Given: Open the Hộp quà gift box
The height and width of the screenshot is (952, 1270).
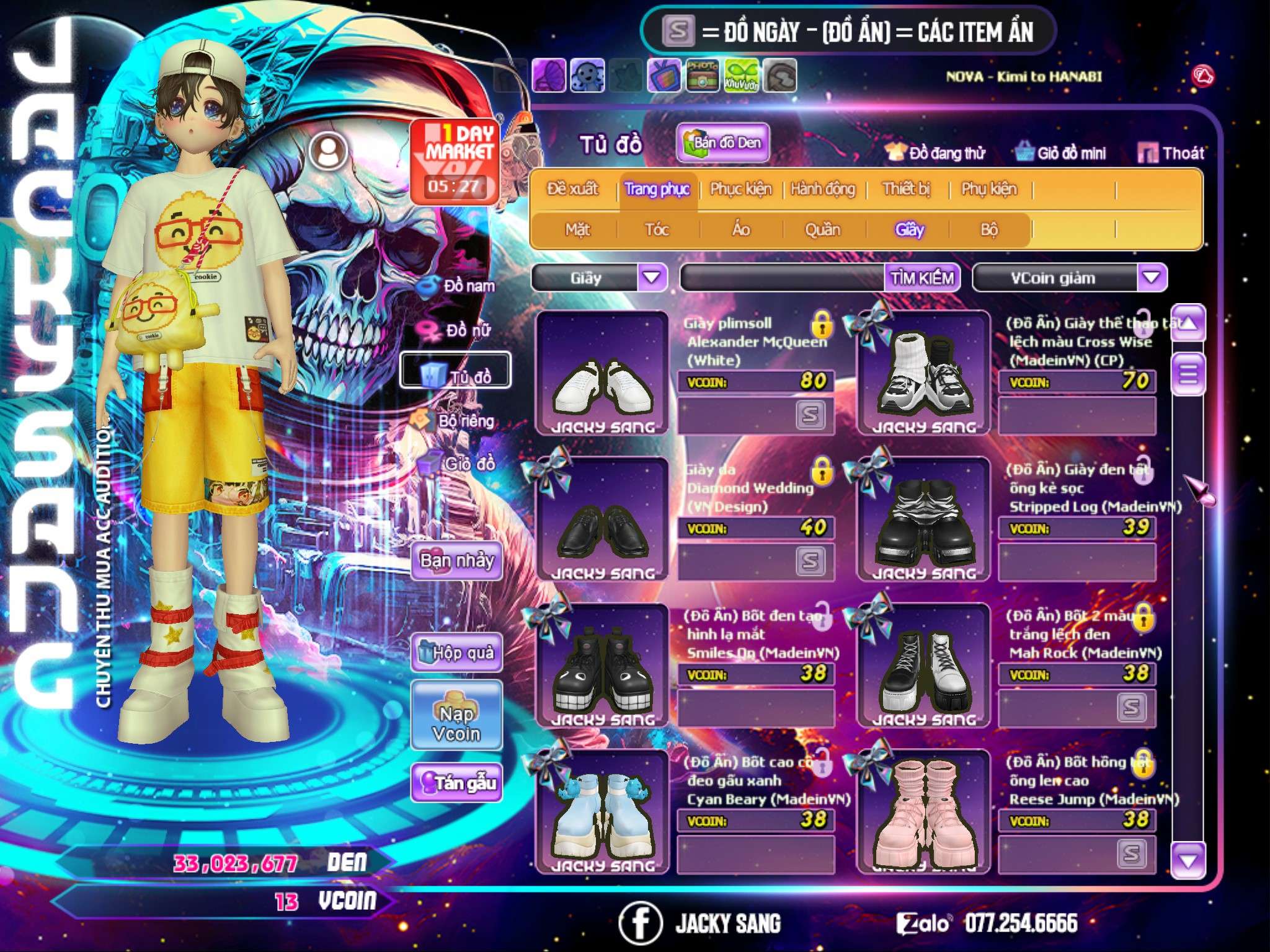Looking at the screenshot, I should [456, 652].
